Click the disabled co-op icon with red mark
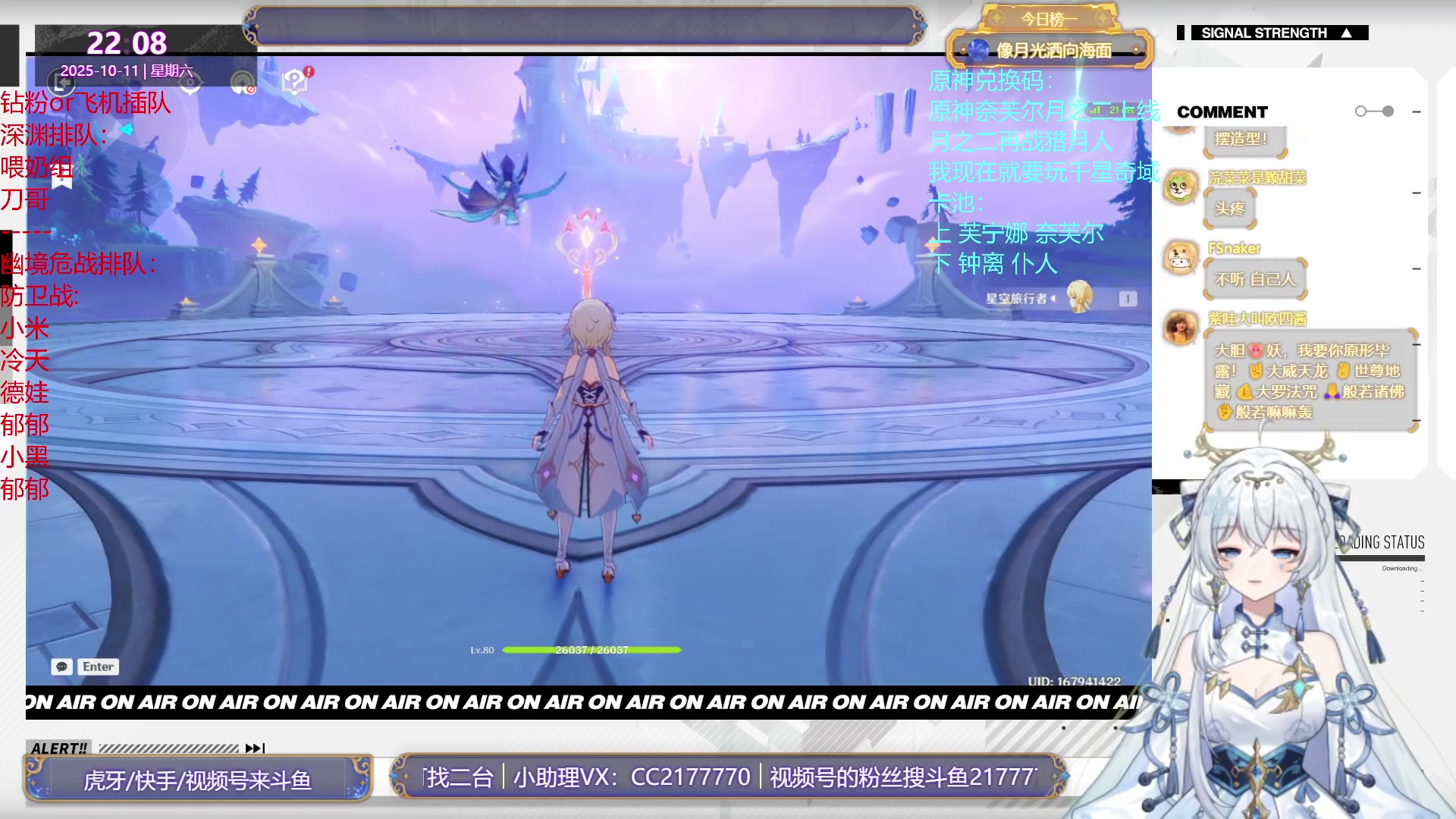This screenshot has width=1456, height=819. tap(243, 83)
